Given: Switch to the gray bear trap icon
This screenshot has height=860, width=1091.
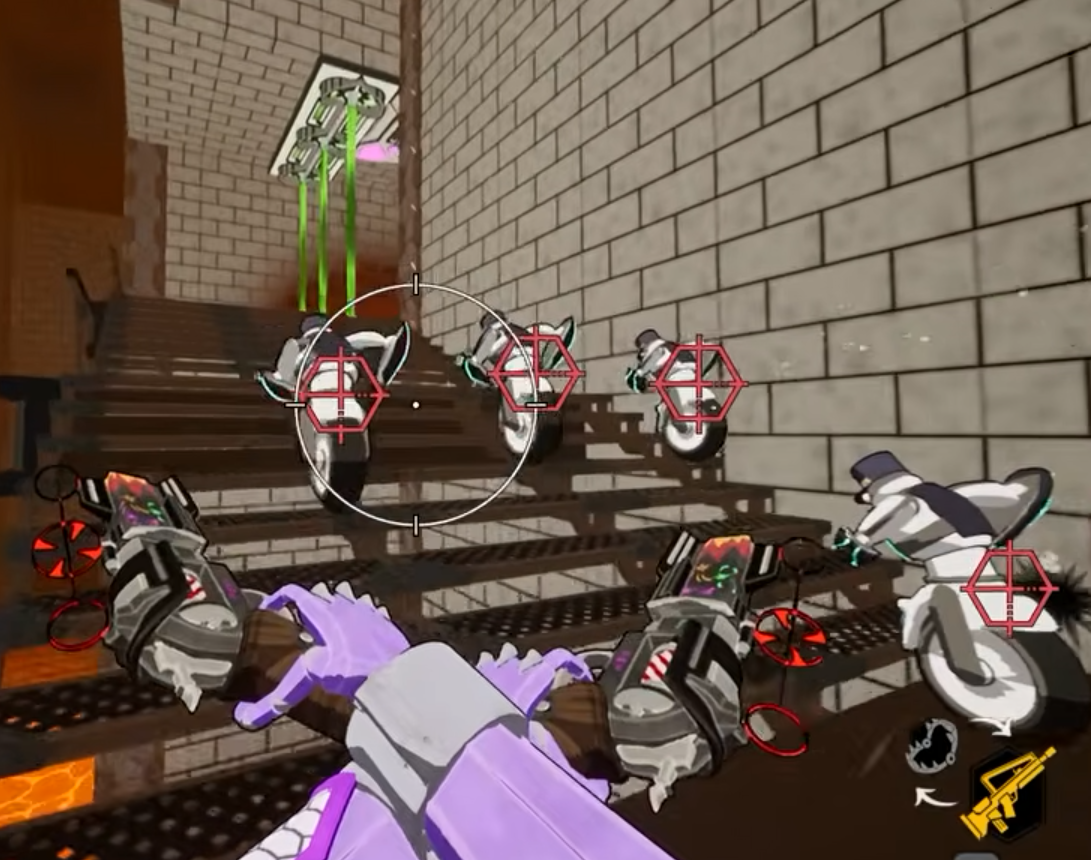Looking at the screenshot, I should click(932, 745).
